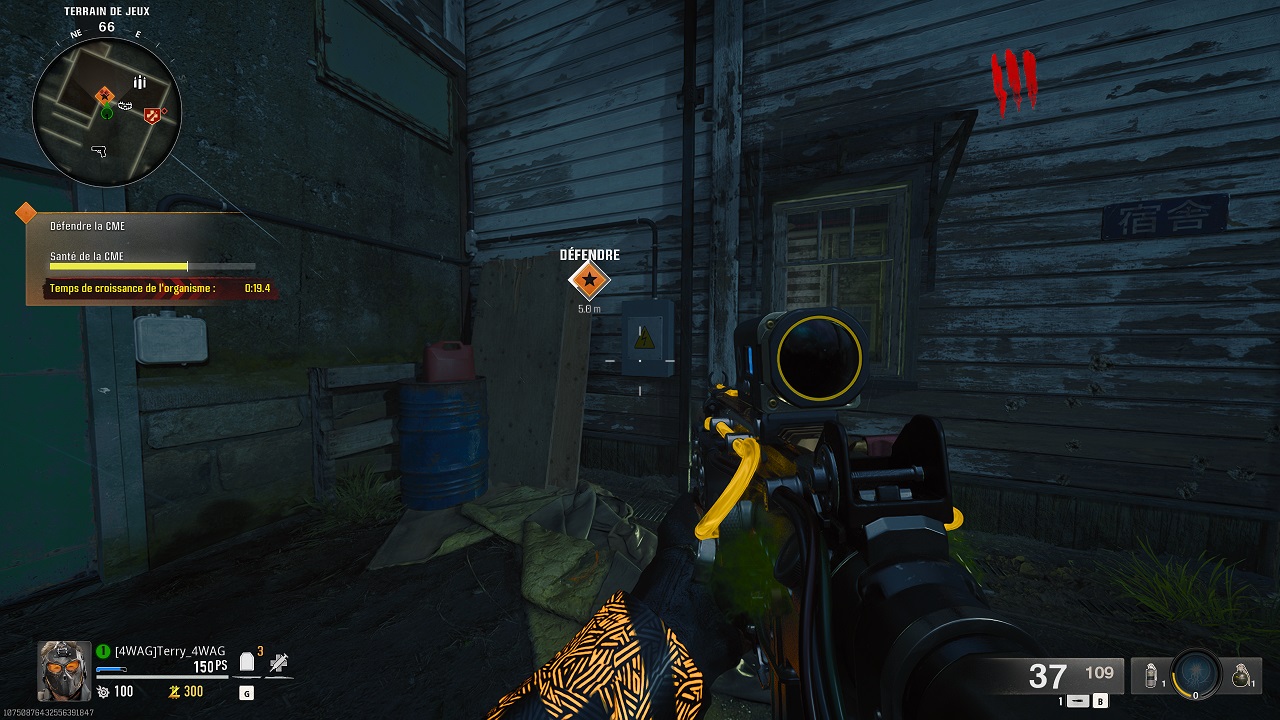Select the frag grenade lethal icon
Viewport: 1280px width, 720px height.
[x=1241, y=675]
